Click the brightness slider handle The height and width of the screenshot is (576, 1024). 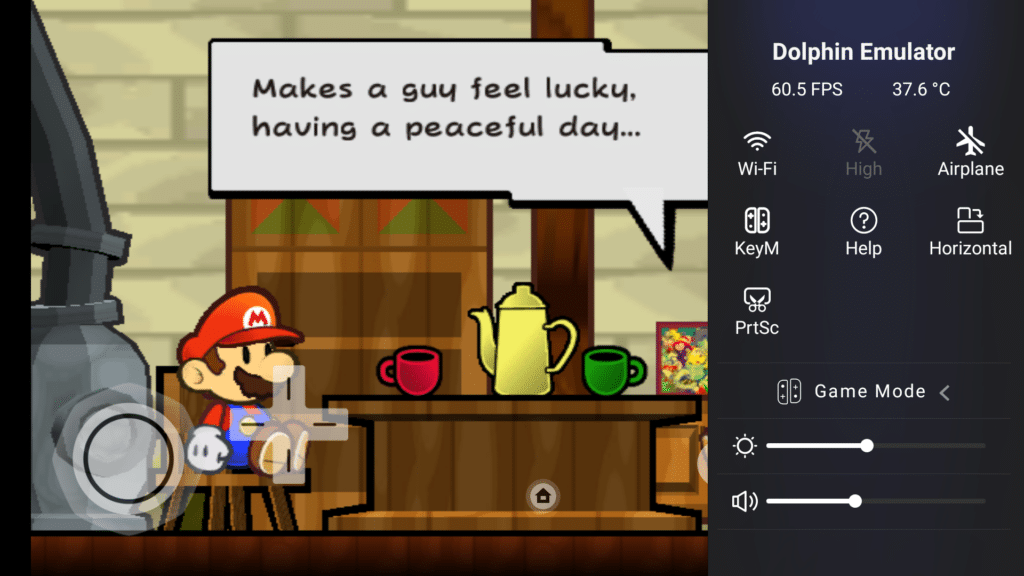coord(867,446)
